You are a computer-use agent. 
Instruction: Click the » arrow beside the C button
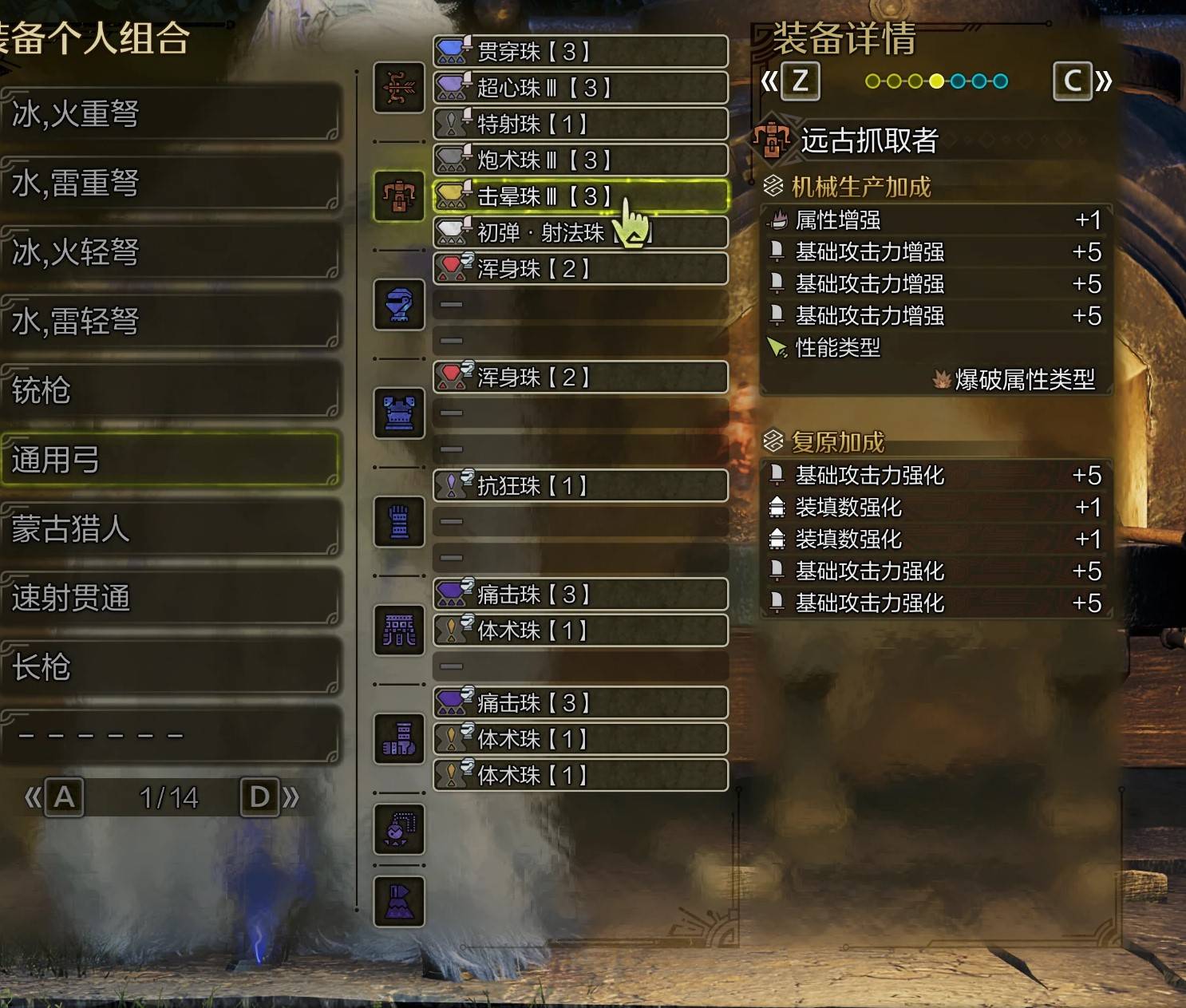tap(1101, 81)
